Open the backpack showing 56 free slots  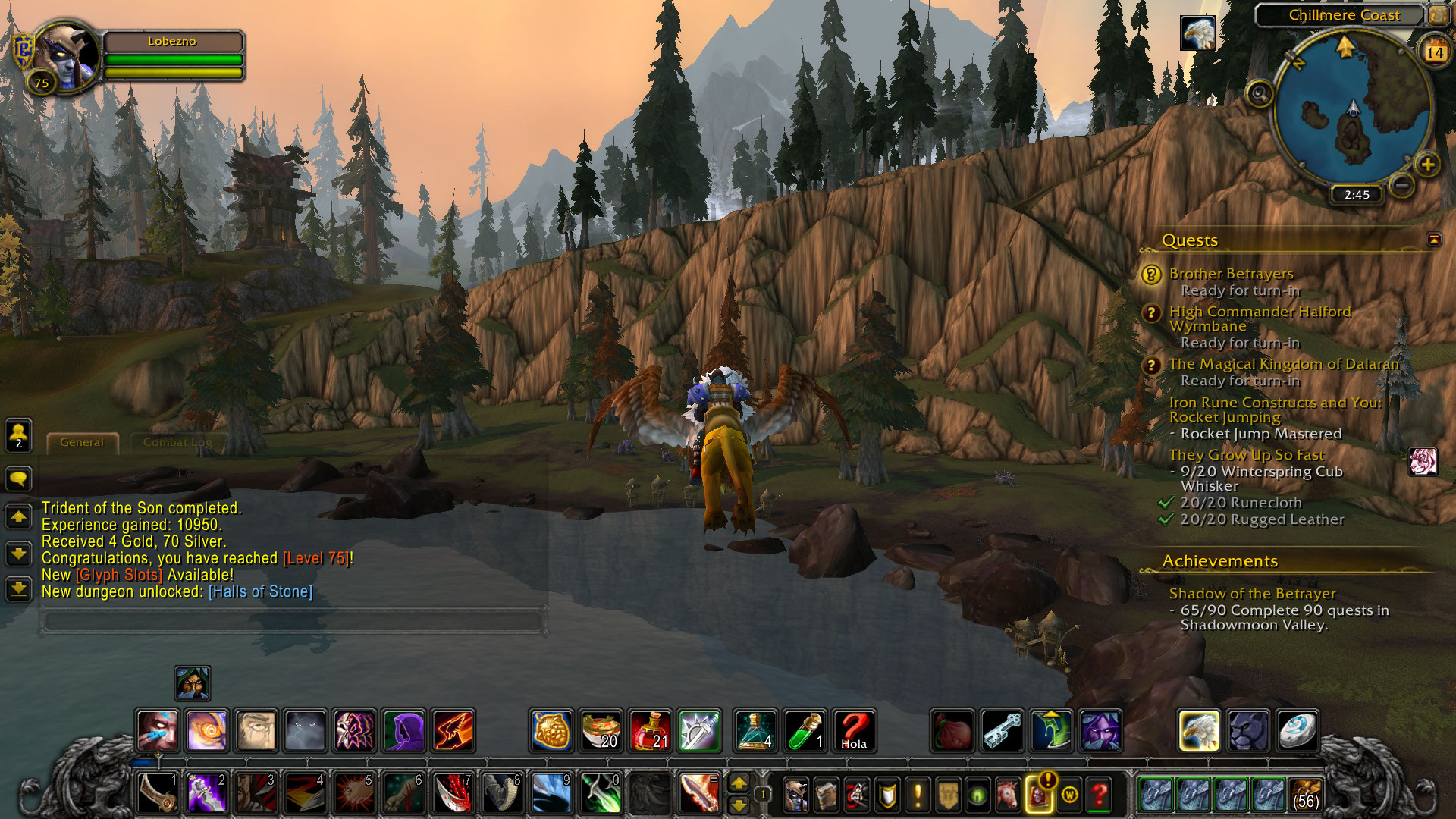[1304, 795]
